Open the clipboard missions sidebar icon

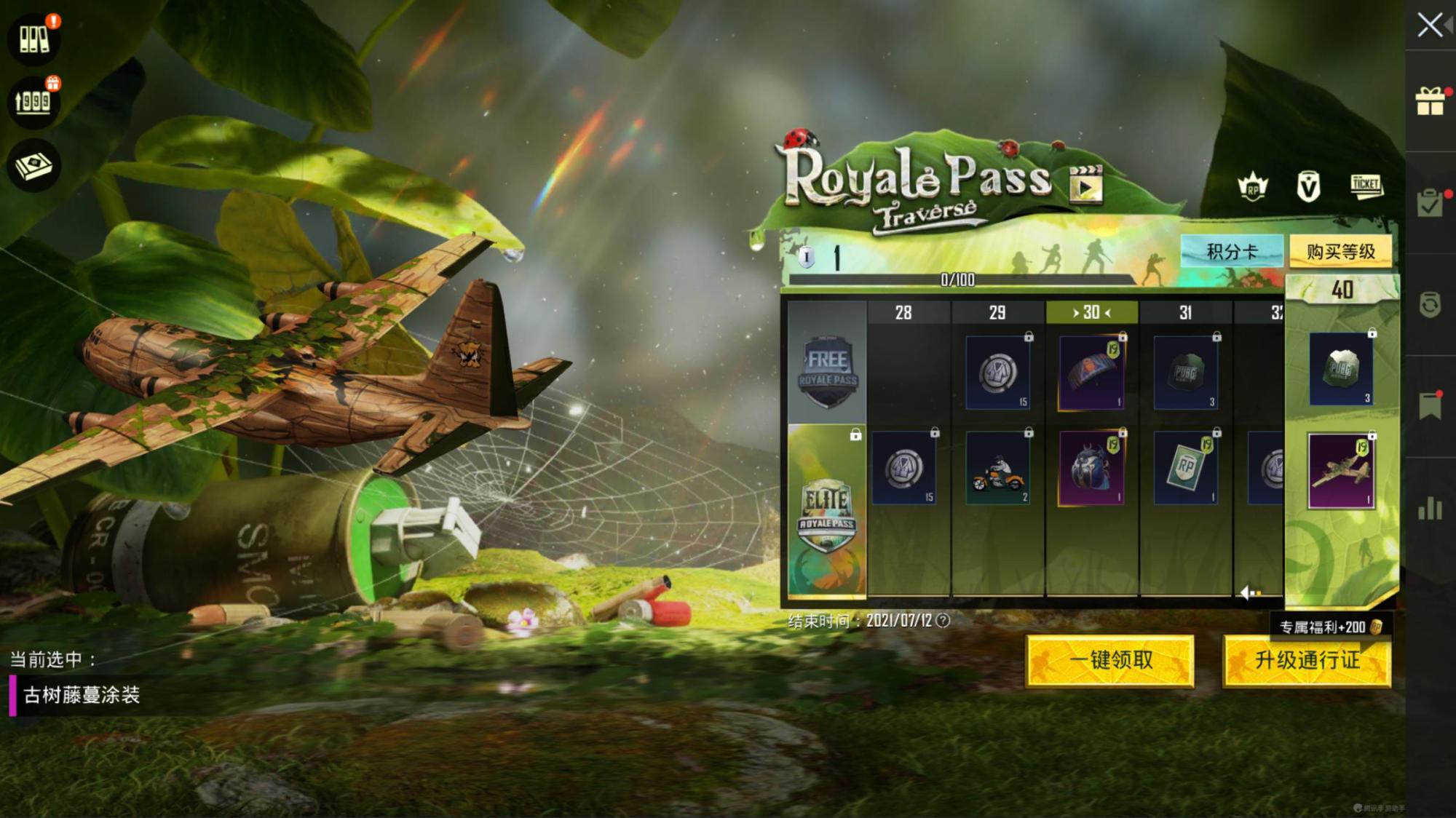pos(1431,203)
